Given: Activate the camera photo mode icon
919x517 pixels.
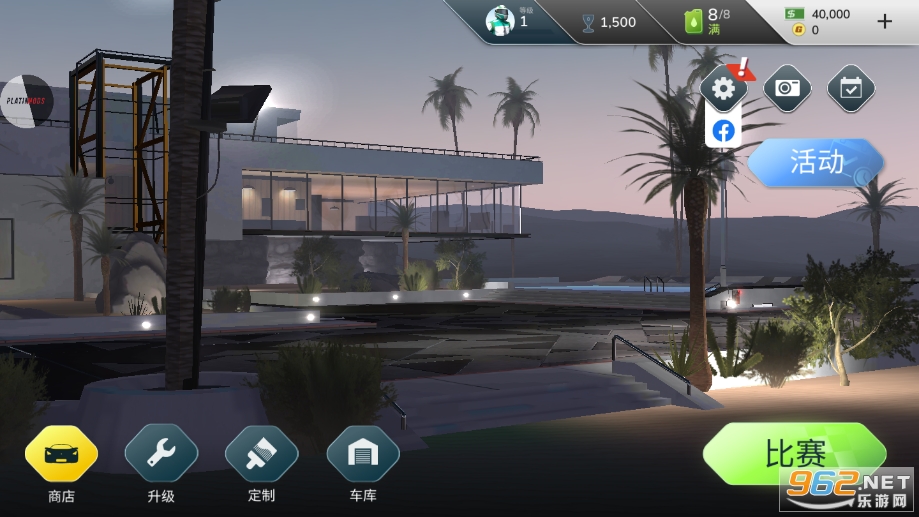Looking at the screenshot, I should click(787, 89).
